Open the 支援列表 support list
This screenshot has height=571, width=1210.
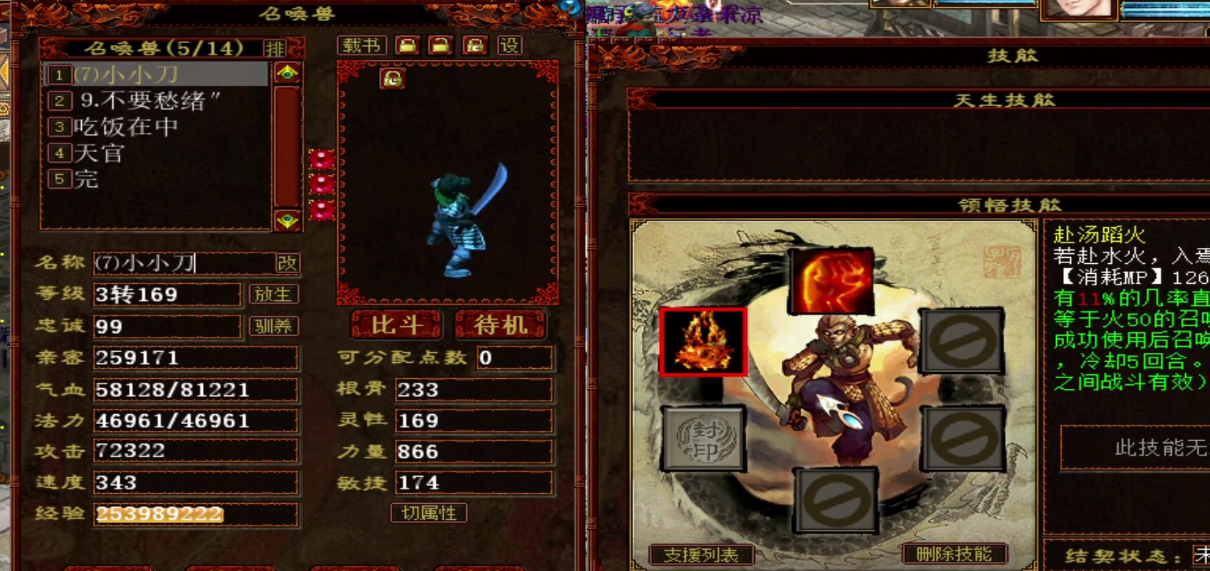pos(701,555)
